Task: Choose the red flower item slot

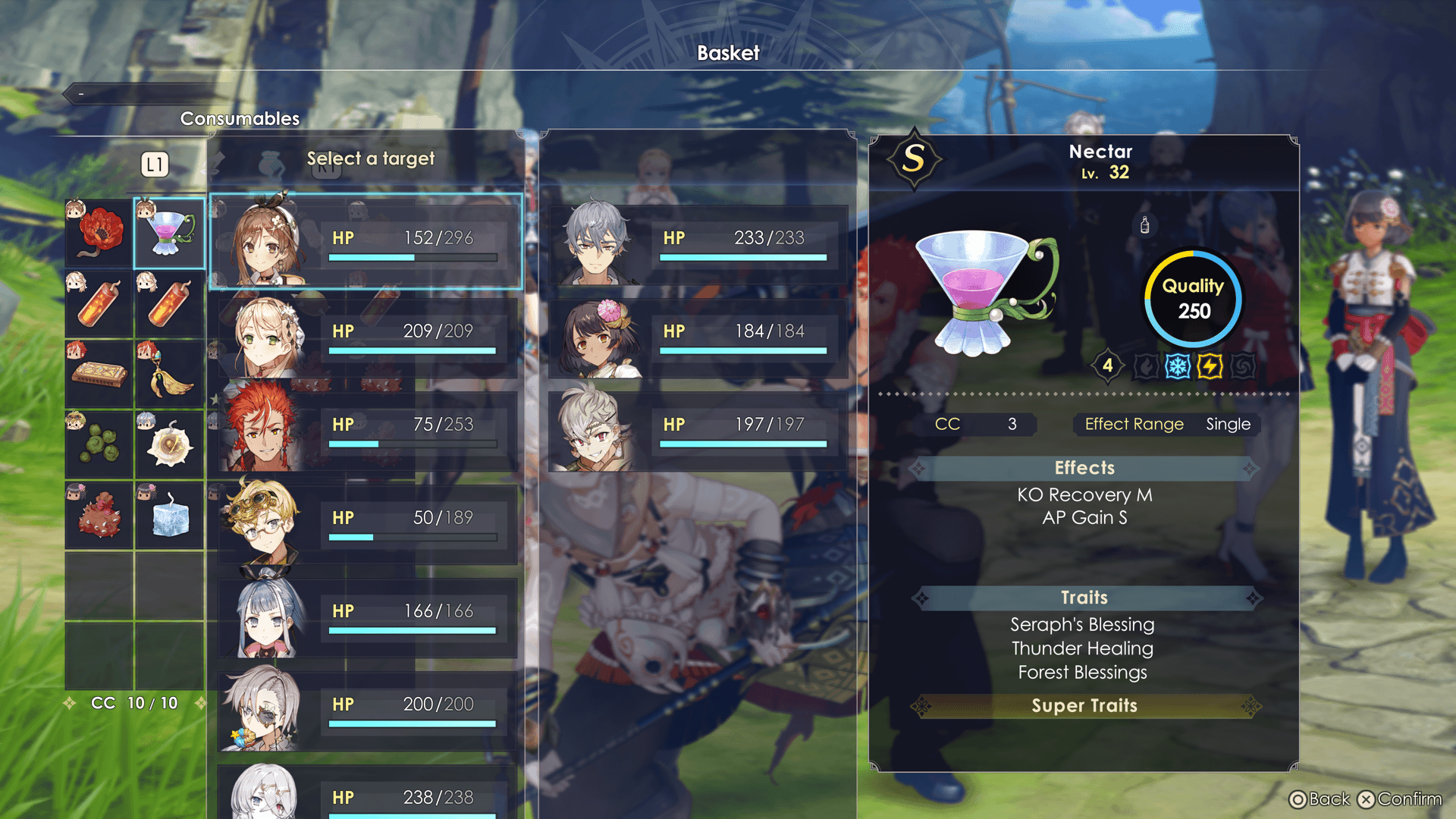Action: coord(99,234)
